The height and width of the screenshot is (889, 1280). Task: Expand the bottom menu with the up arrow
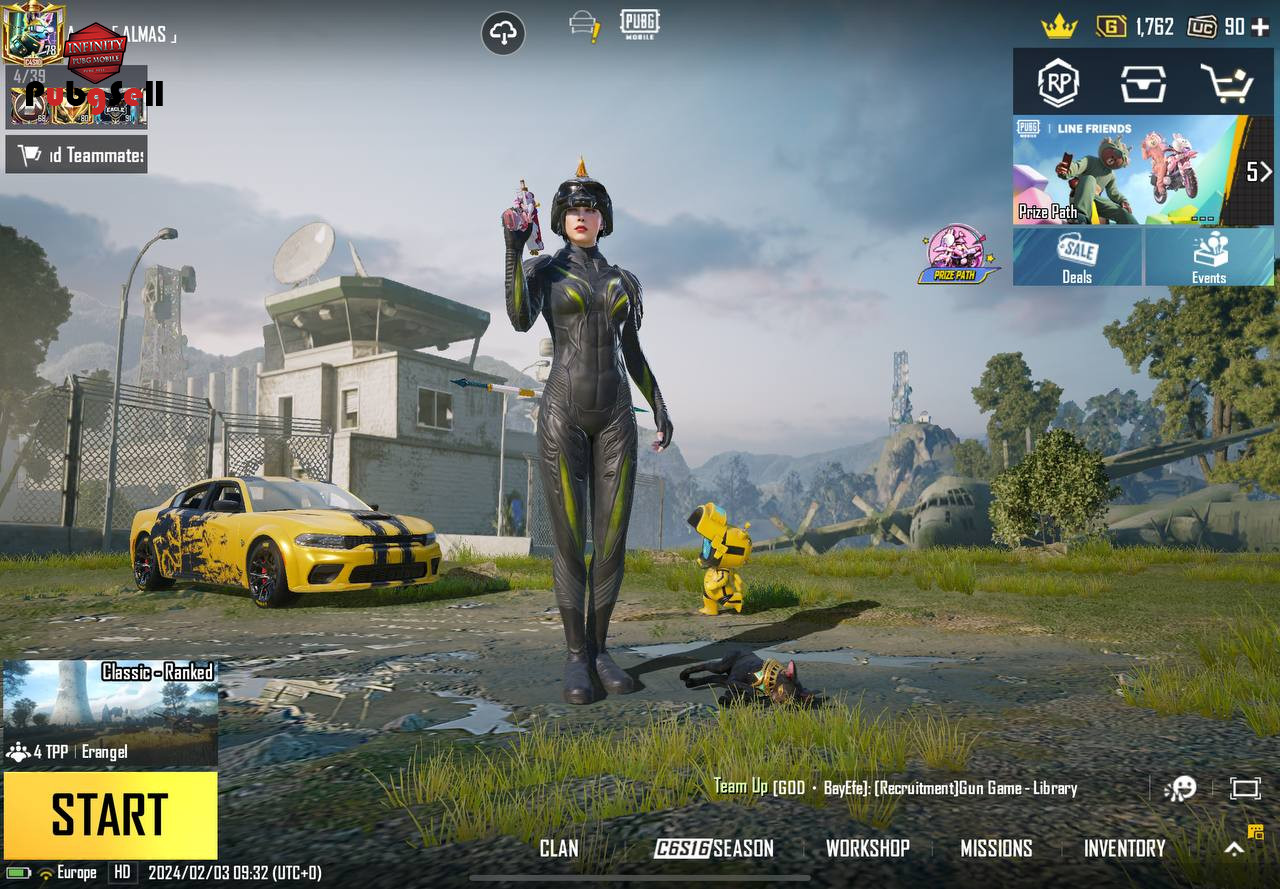coord(1235,849)
